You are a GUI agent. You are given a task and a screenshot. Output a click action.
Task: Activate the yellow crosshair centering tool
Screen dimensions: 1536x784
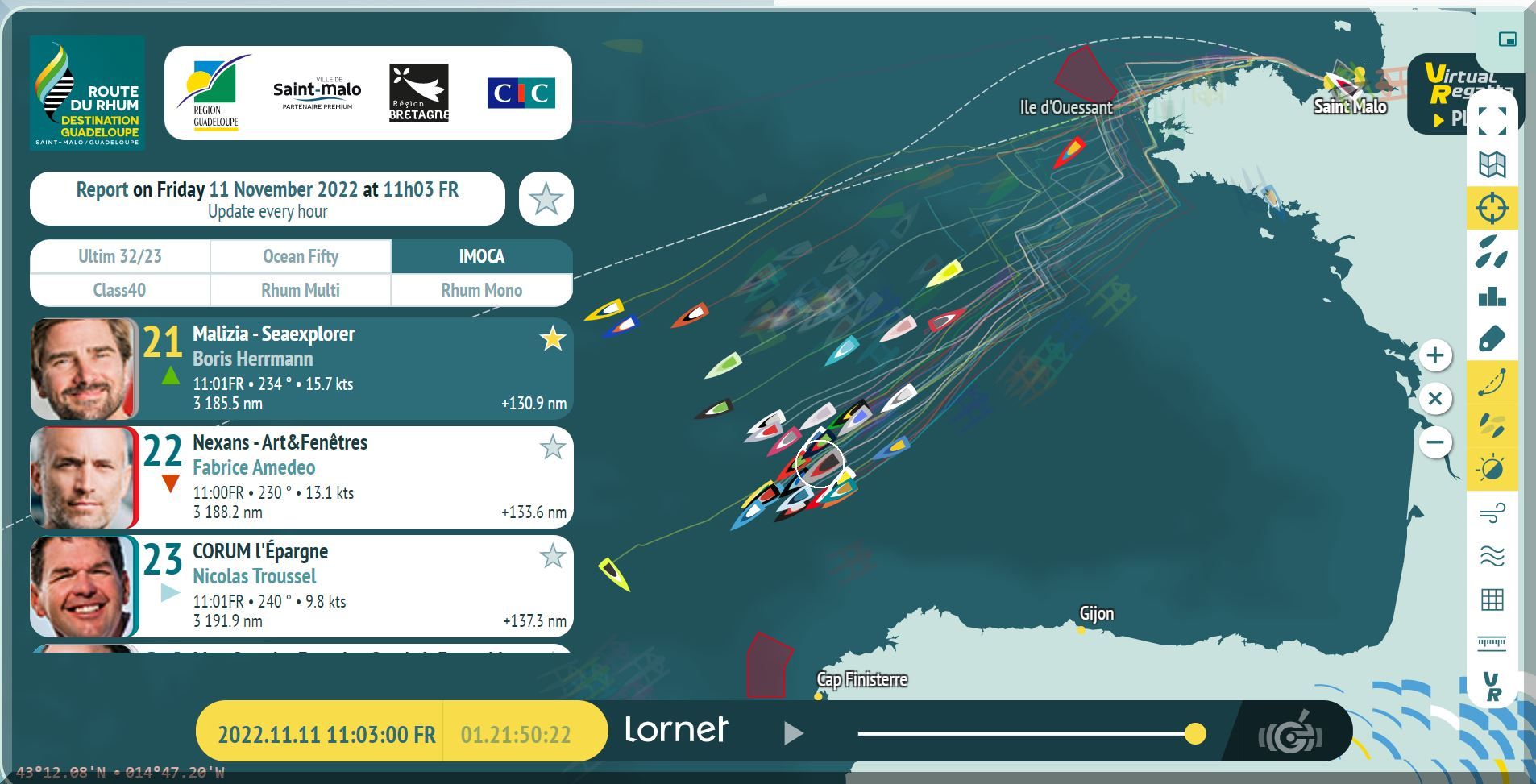pyautogui.click(x=1492, y=208)
